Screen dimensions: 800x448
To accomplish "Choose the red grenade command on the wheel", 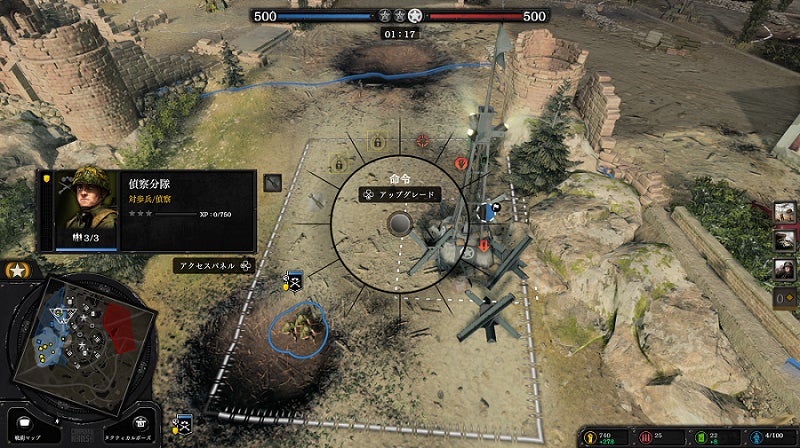I will [x=461, y=163].
